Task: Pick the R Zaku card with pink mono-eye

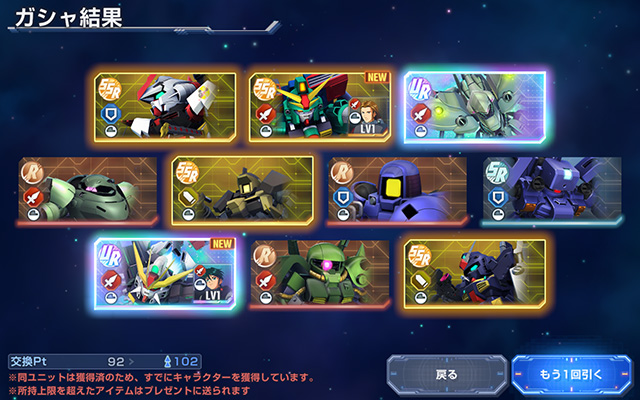Action: click(x=319, y=273)
